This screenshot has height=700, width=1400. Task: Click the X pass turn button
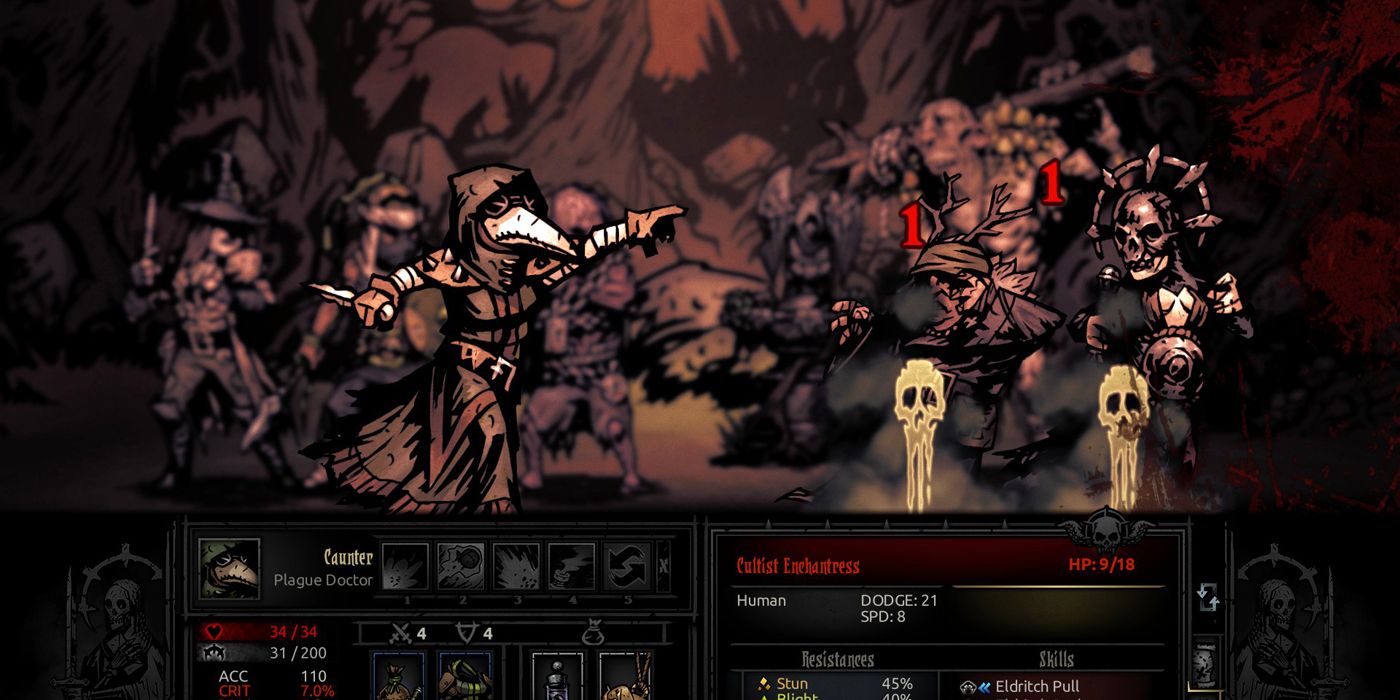(664, 567)
